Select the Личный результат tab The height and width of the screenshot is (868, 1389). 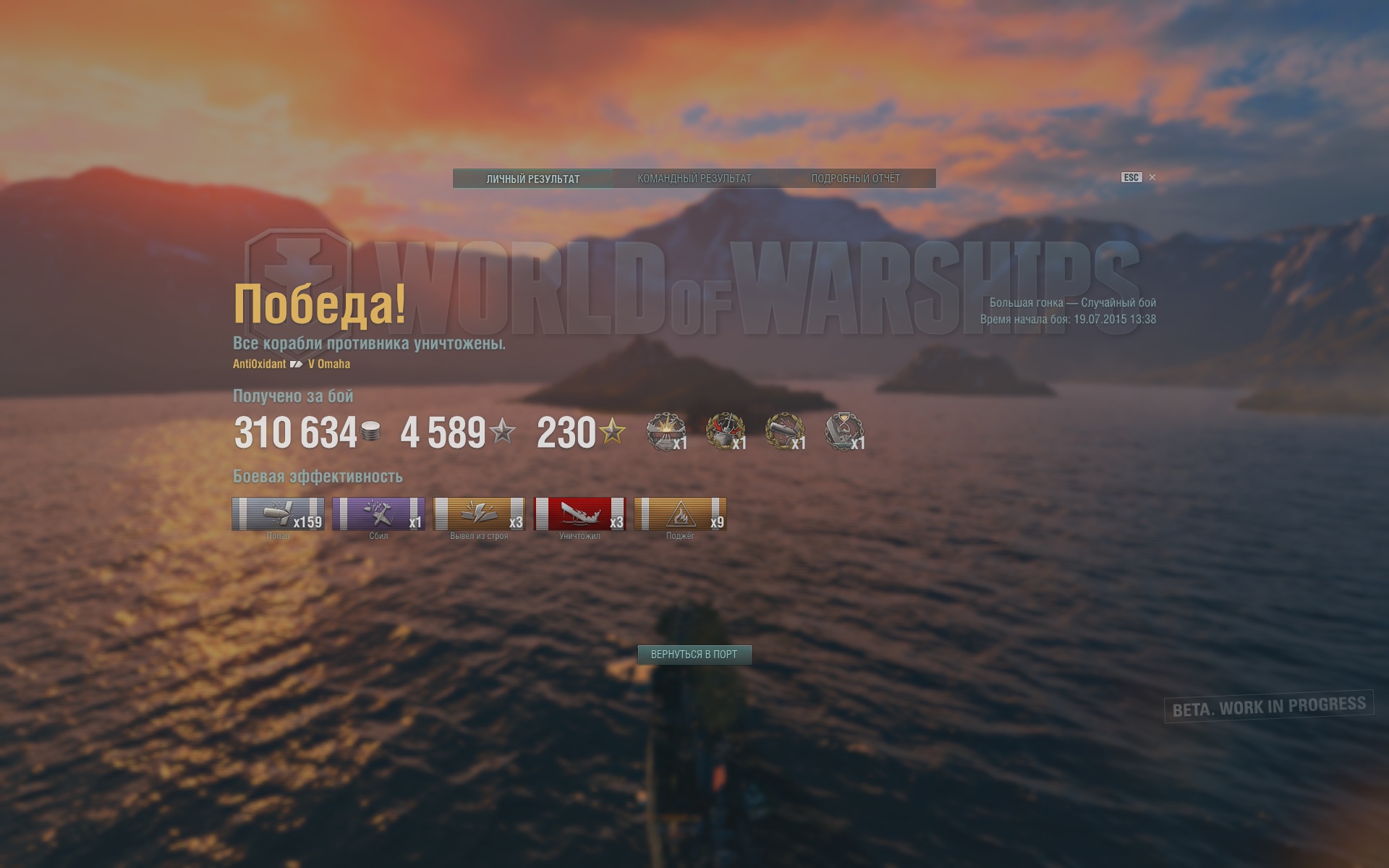(533, 178)
